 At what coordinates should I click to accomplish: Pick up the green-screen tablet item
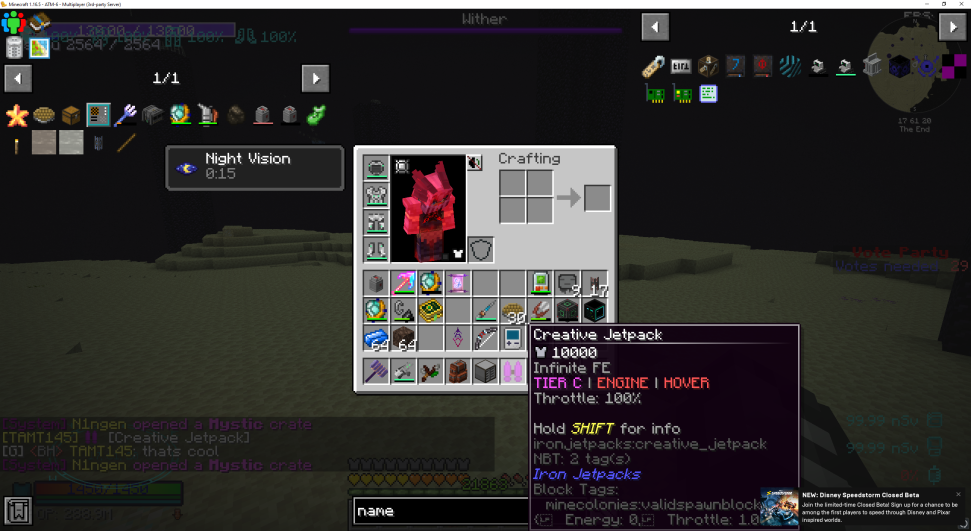540,283
